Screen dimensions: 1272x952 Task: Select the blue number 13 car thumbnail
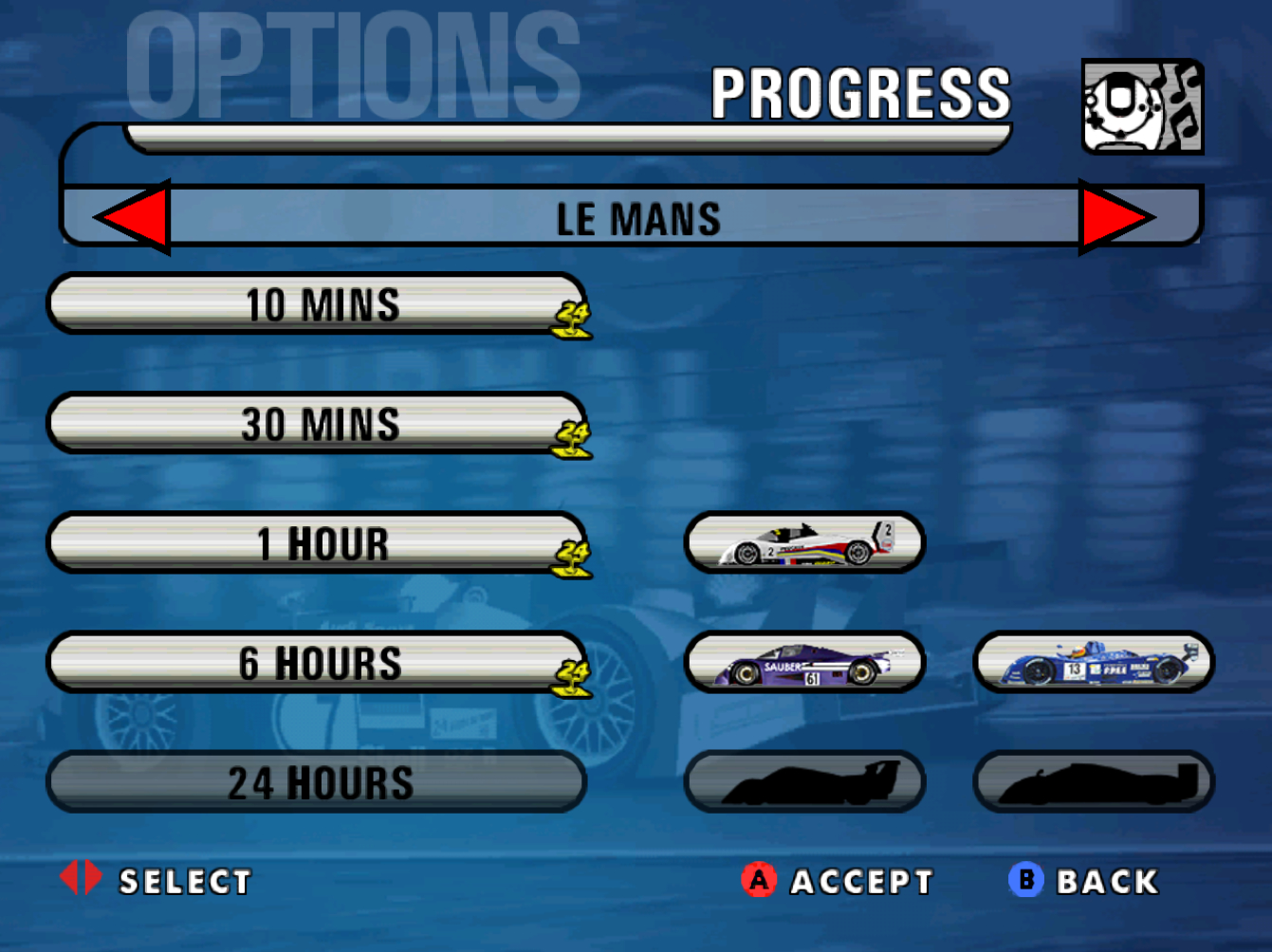tap(1094, 663)
